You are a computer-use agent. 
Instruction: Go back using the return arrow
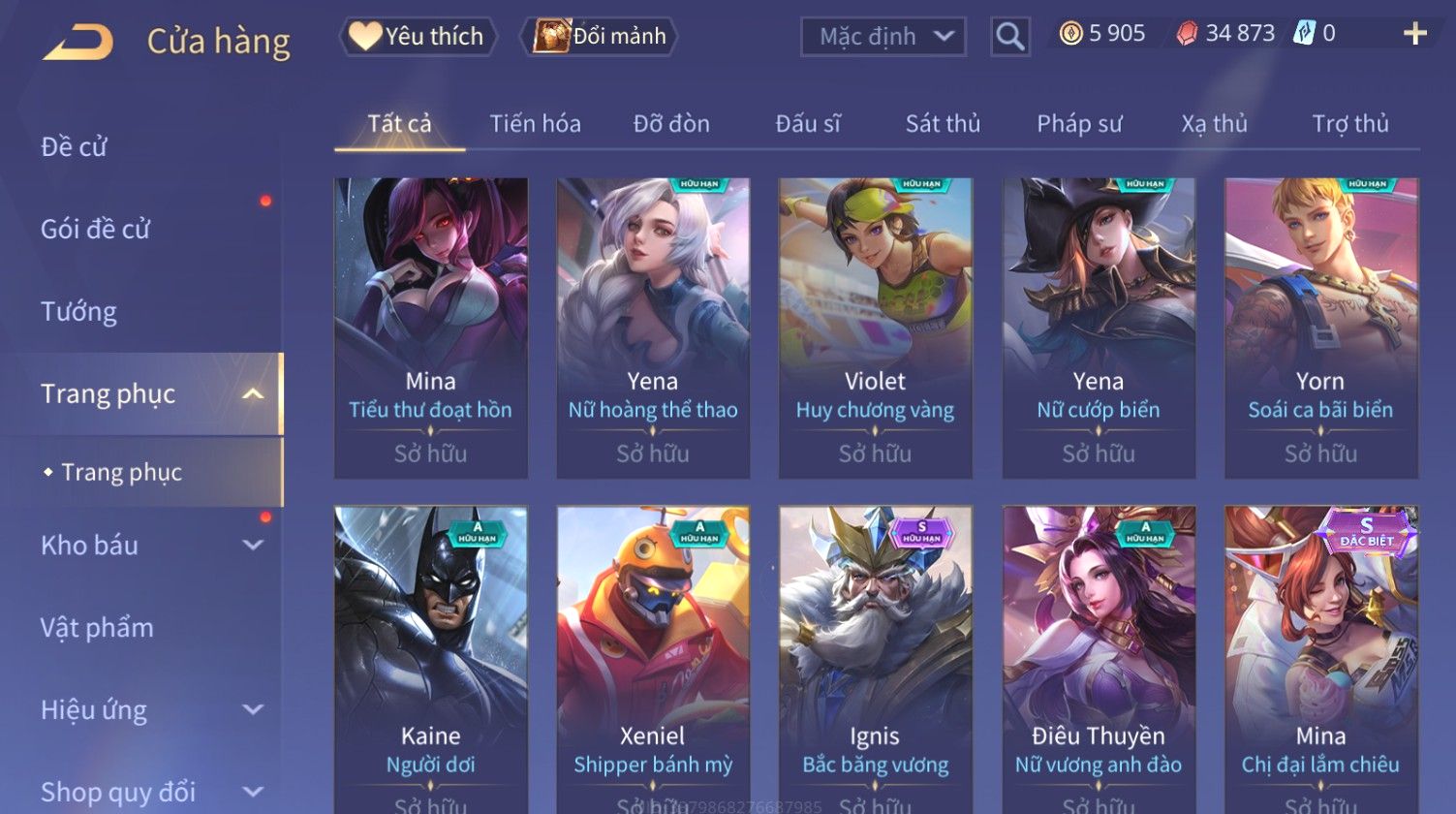[x=79, y=42]
